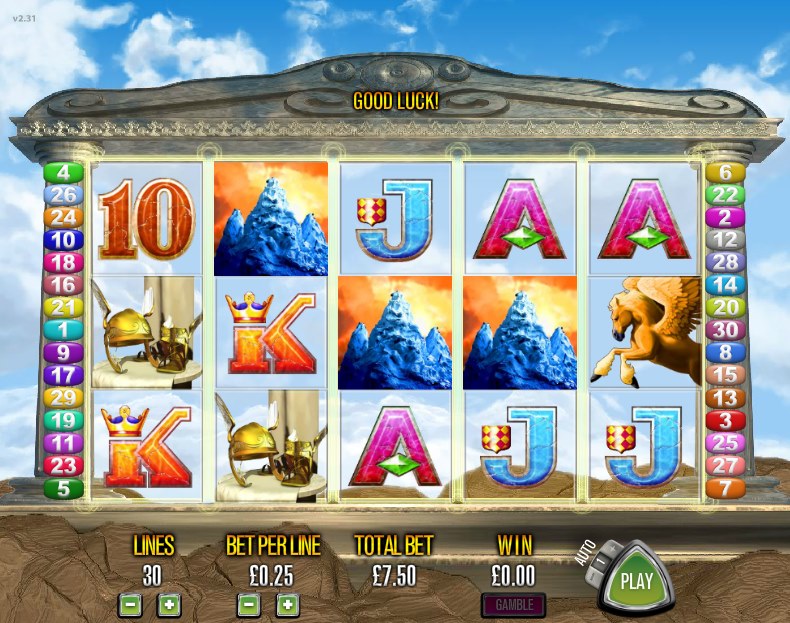Open the Gamble feature
Screen dimensions: 790x623
[x=514, y=605]
